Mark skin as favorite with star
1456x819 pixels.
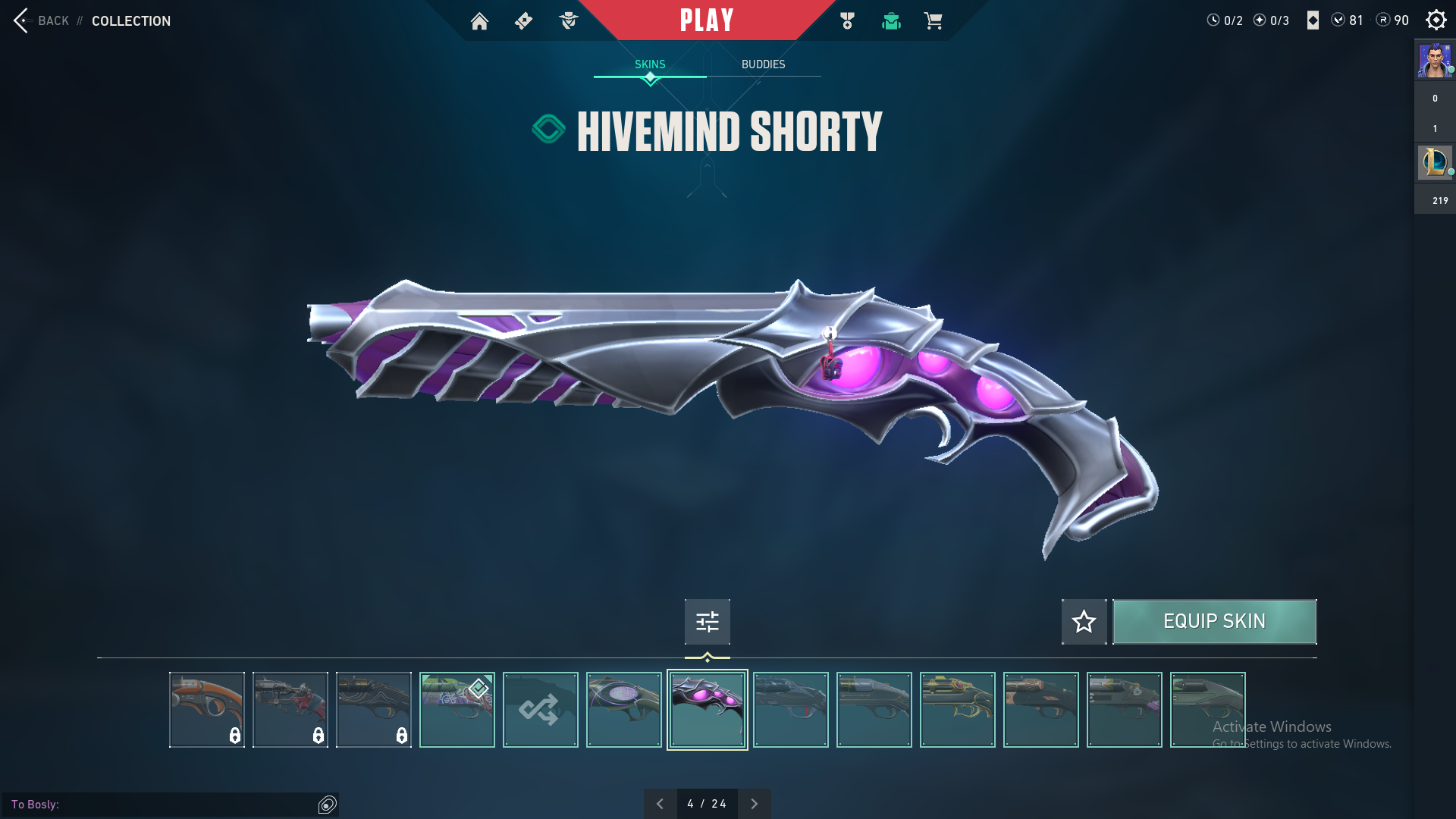click(x=1084, y=622)
